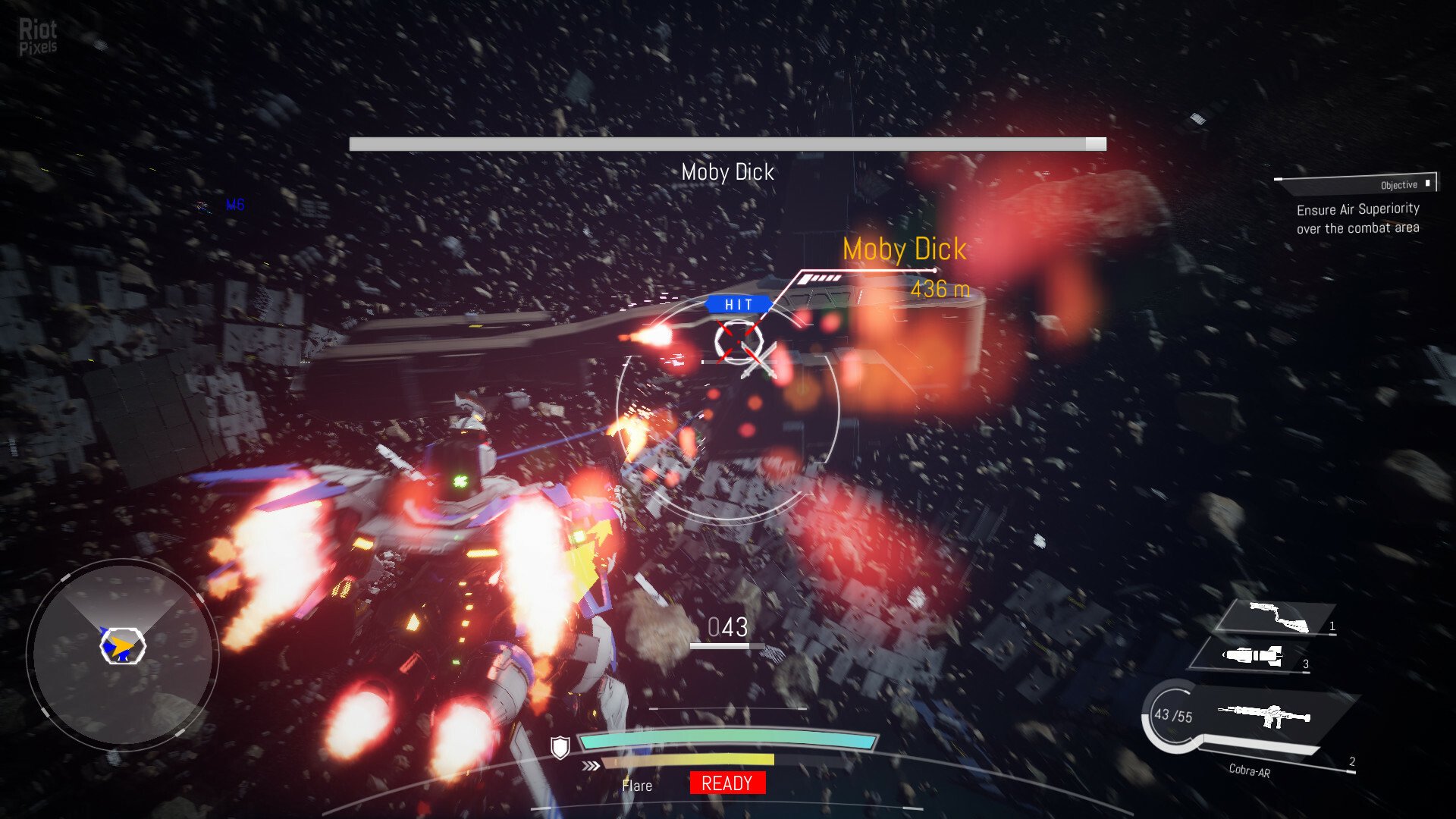The width and height of the screenshot is (1456, 819).
Task: Switch to the weapon in slot 1
Action: 1278,617
